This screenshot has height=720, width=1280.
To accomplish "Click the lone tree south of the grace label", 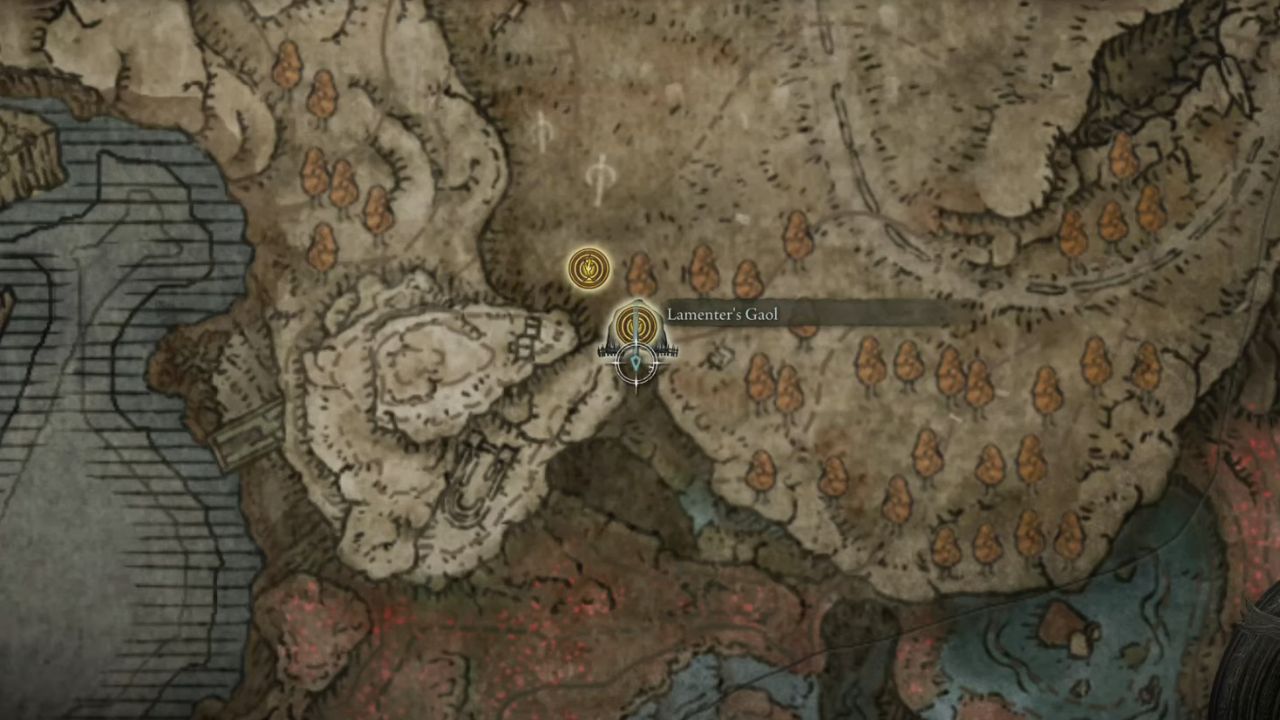I will (760, 472).
